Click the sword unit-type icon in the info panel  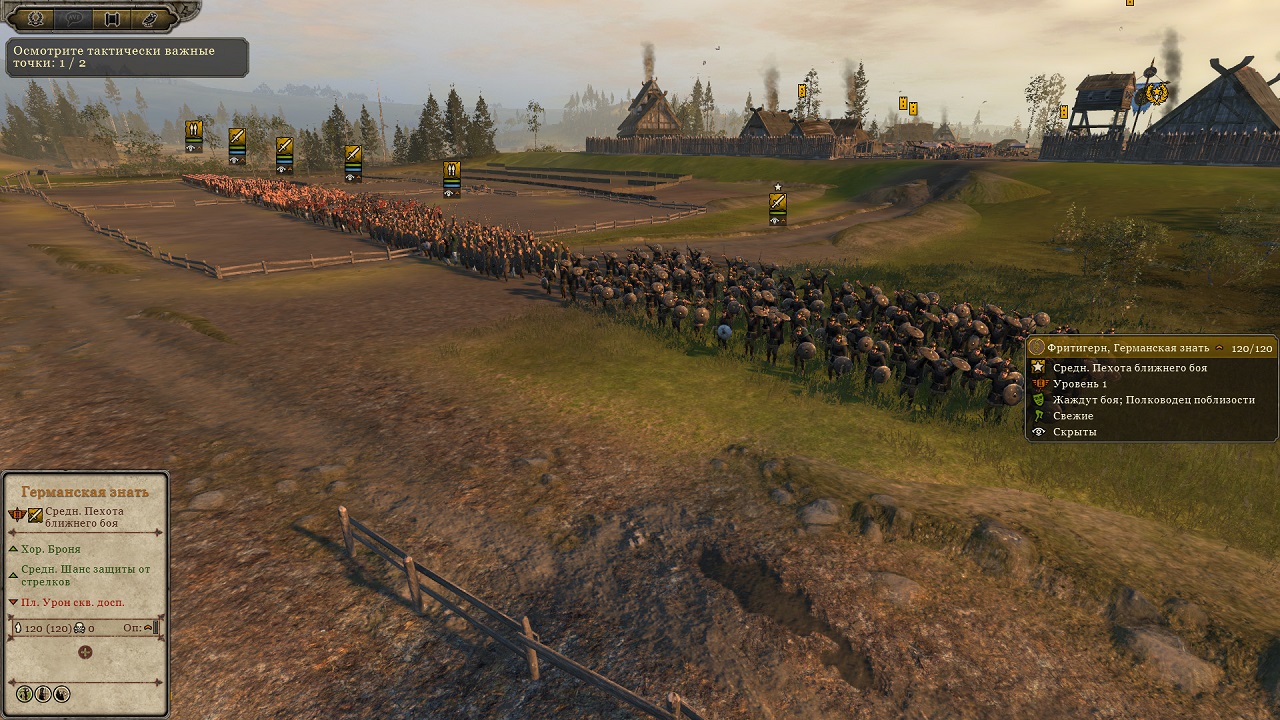35,515
